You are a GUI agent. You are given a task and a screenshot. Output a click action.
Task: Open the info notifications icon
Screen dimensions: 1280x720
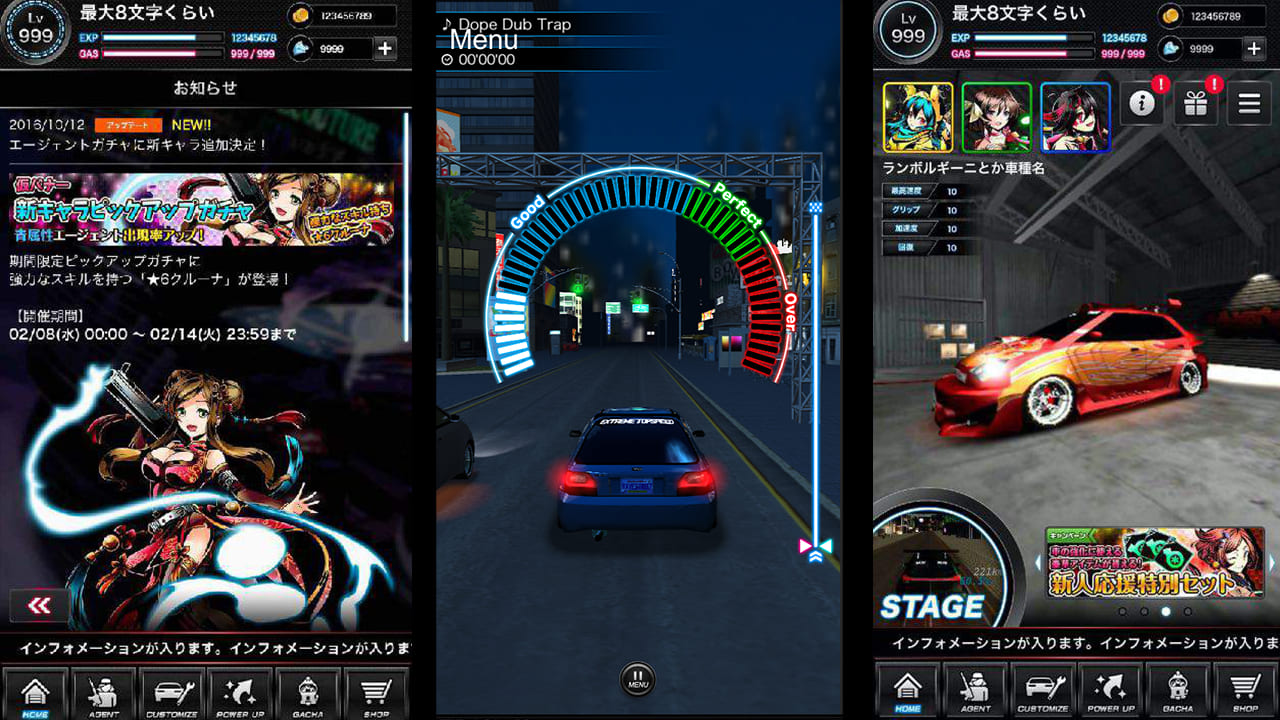tap(1143, 104)
